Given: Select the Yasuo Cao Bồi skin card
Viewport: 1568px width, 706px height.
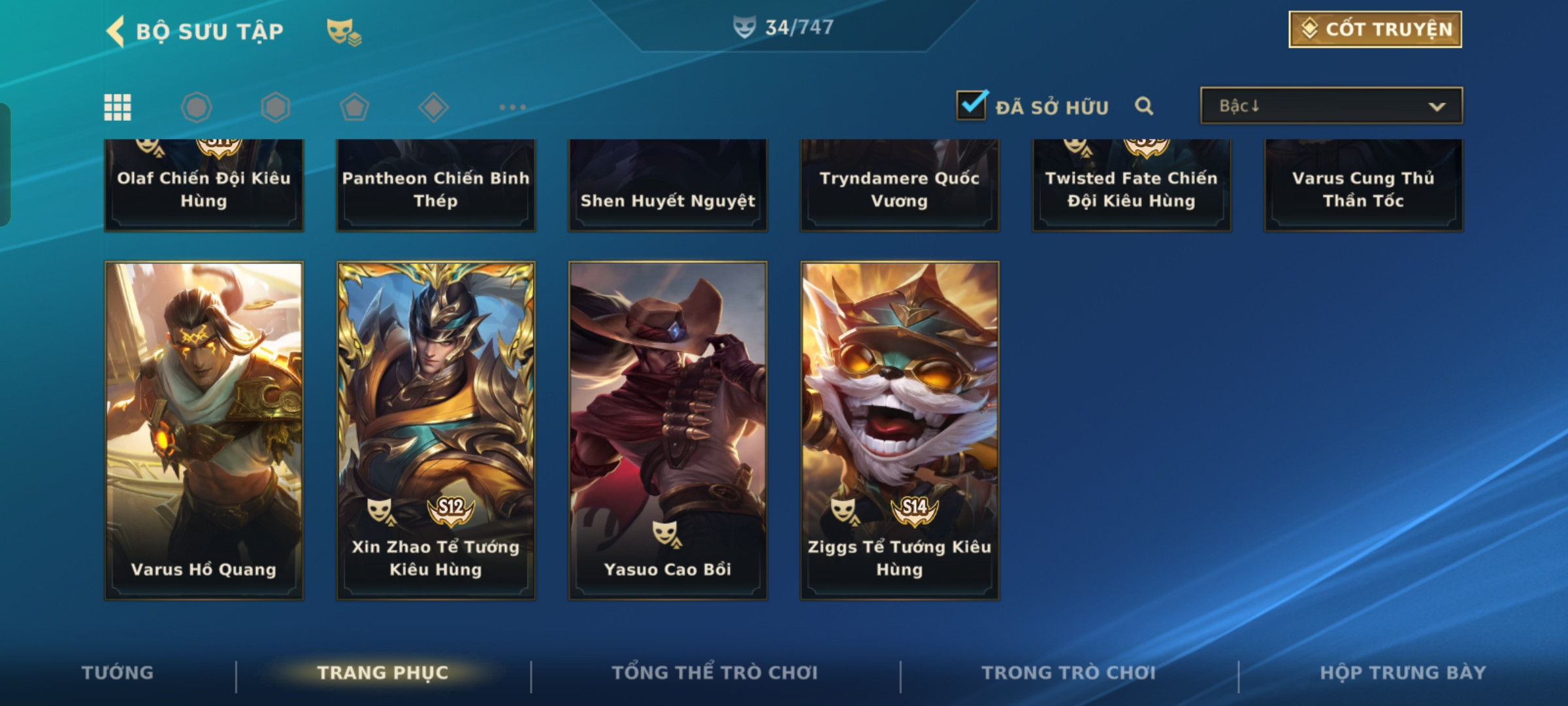Looking at the screenshot, I should [x=668, y=430].
